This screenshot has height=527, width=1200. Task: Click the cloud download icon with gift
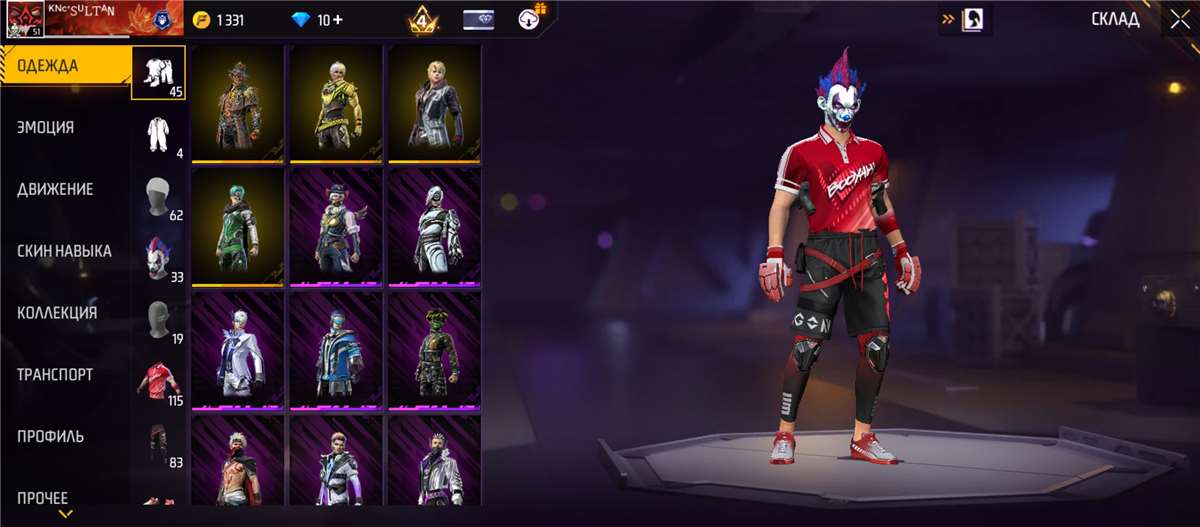pos(531,18)
